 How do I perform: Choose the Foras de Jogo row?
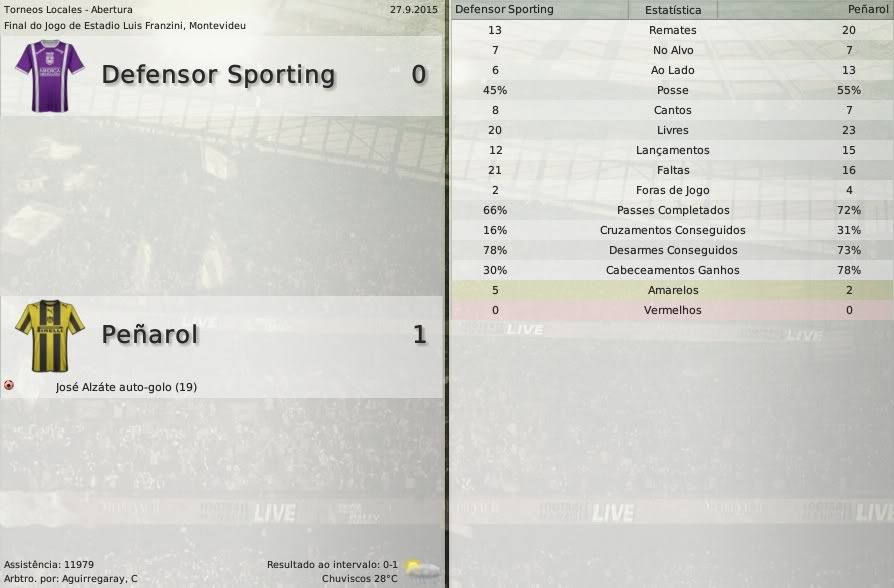pyautogui.click(x=672, y=190)
